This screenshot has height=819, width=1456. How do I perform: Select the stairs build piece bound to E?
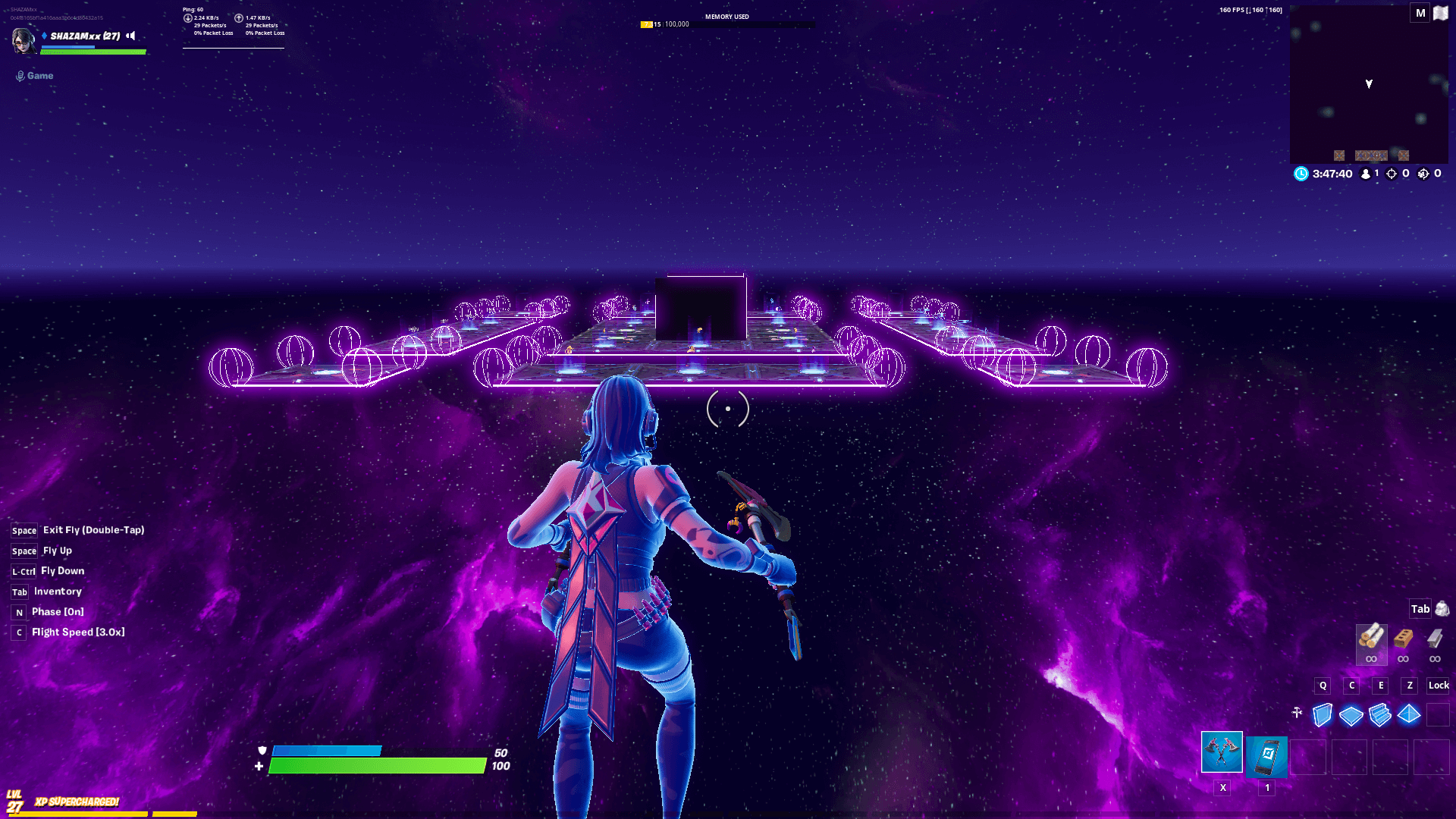pyautogui.click(x=1381, y=714)
